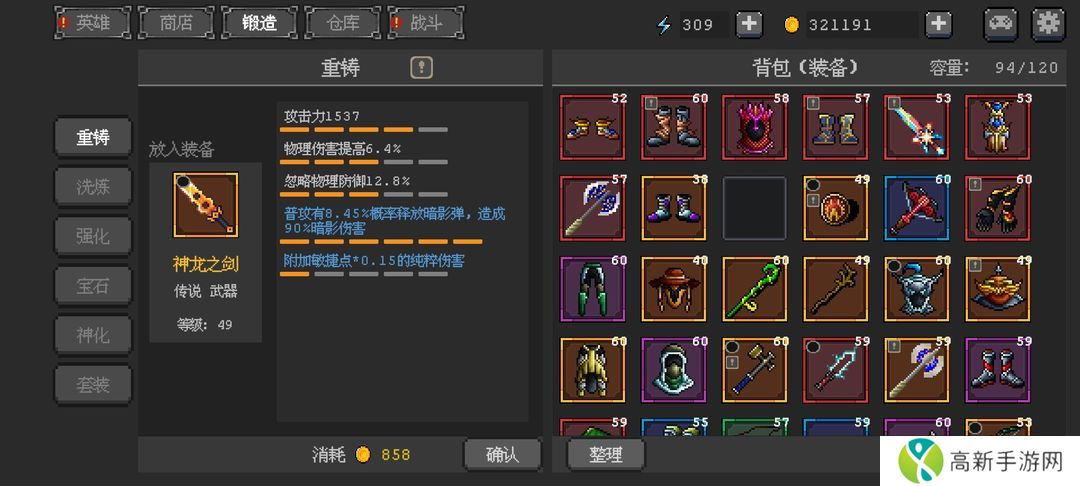Viewport: 1080px width, 486px height.
Task: Select the rainbow sword in backpack
Action: tap(916, 127)
